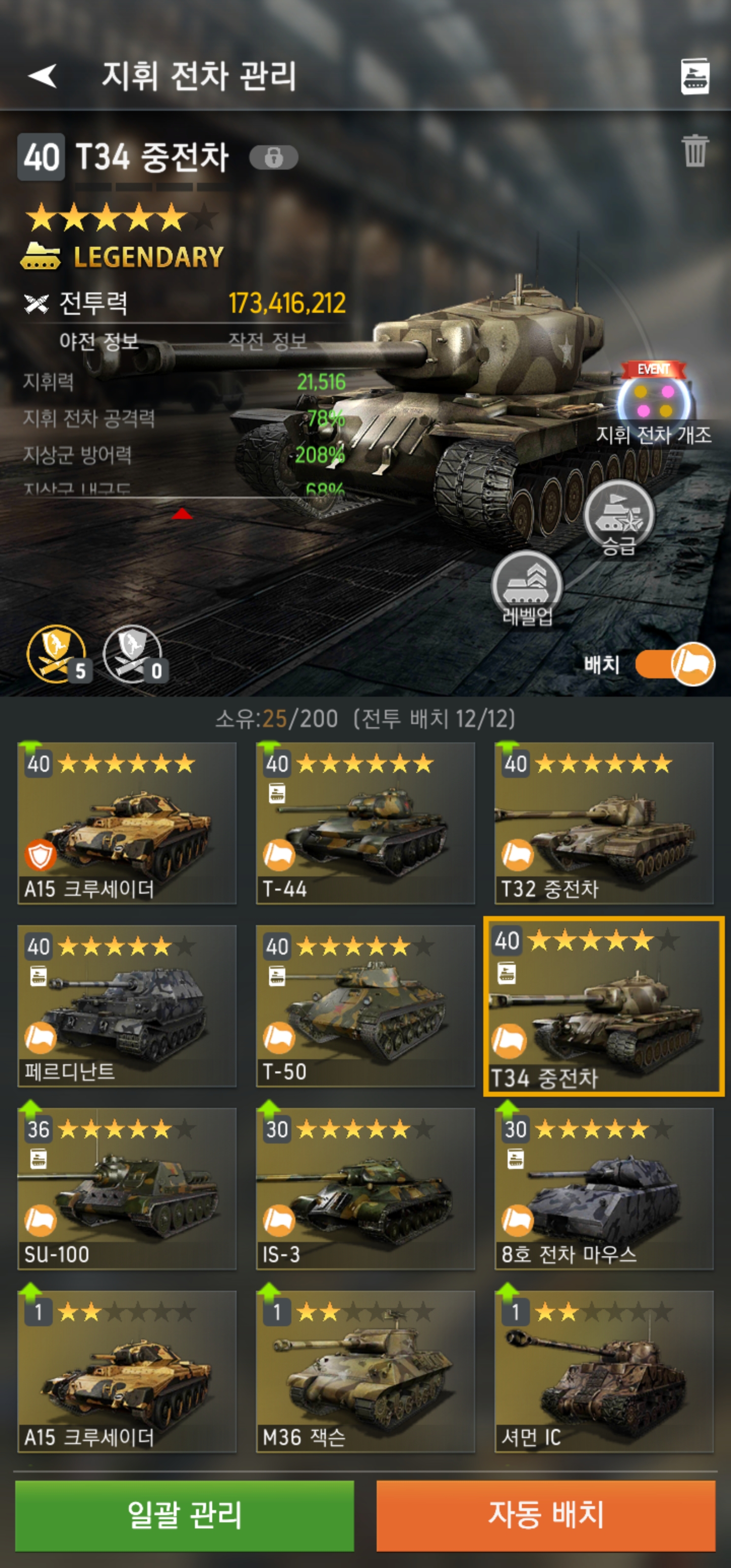Tap the 레벨업 level-up button
The height and width of the screenshot is (1568, 731).
click(527, 588)
